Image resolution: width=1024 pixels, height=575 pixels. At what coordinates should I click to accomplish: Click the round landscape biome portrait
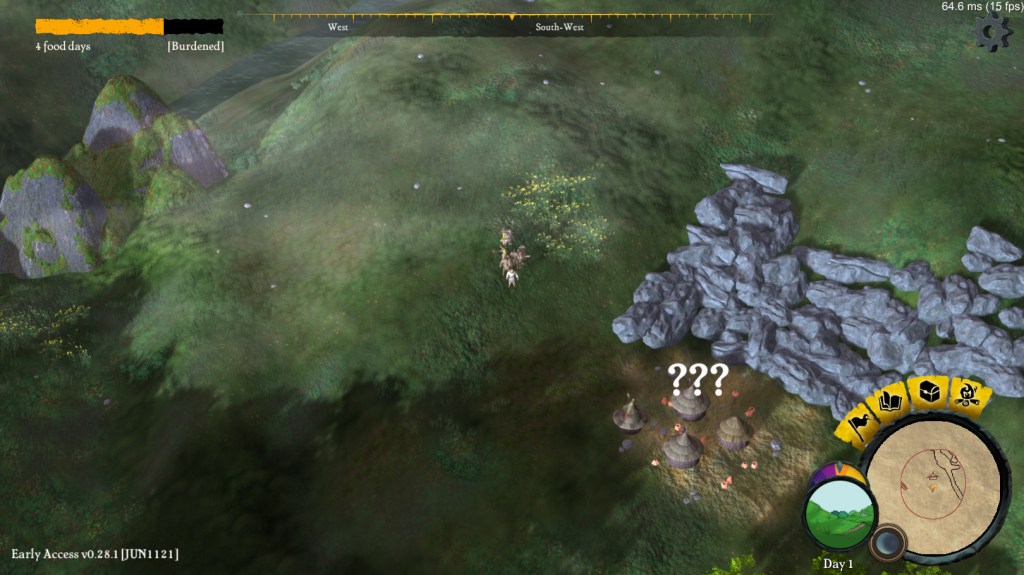(x=840, y=513)
